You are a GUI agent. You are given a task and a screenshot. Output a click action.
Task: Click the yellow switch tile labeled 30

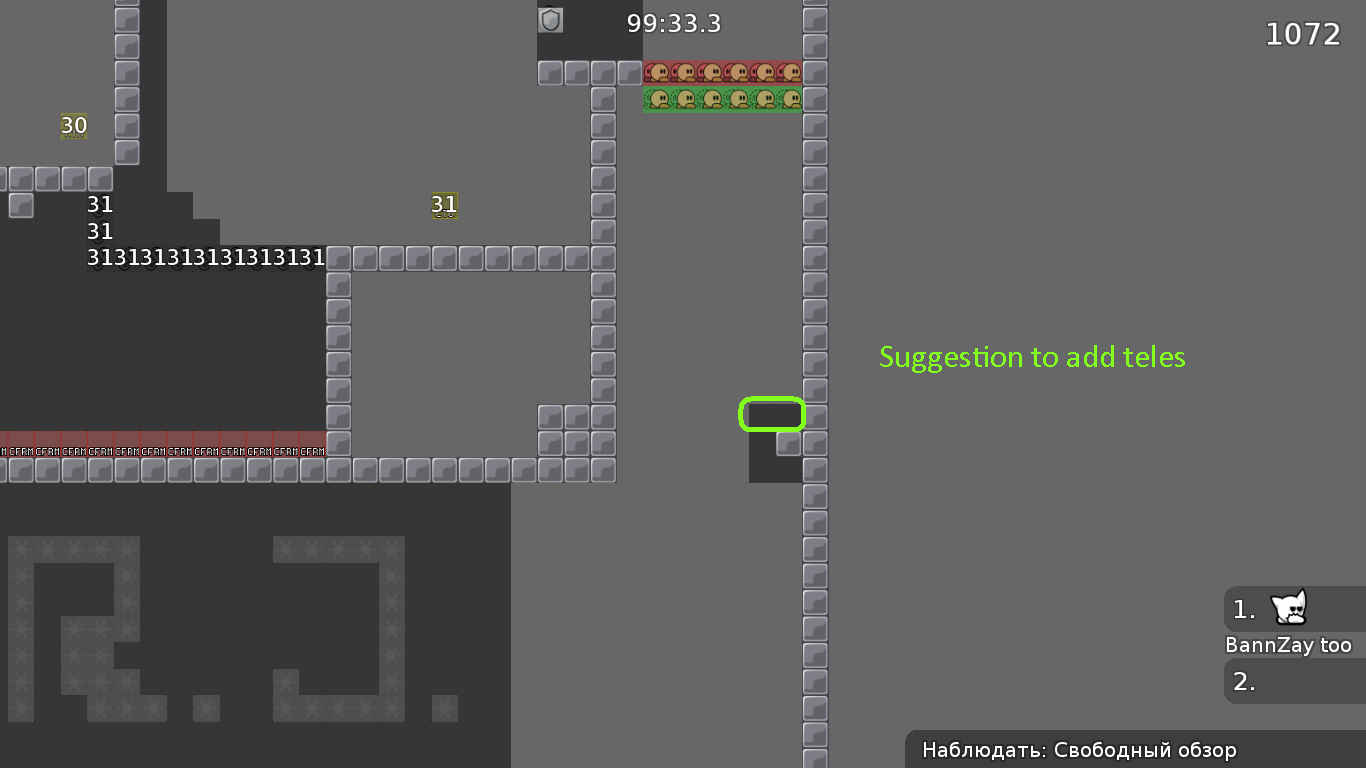click(72, 127)
